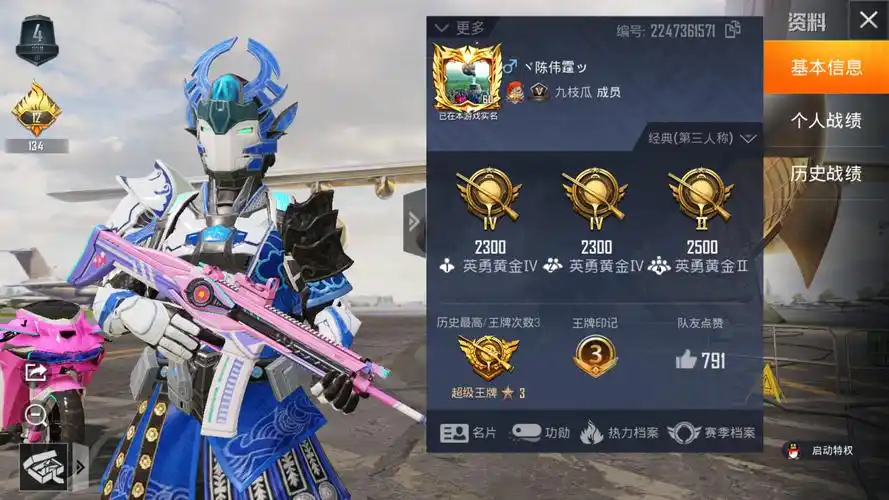
Task: Give a thumbs-up in 队友点赞
Action: tap(686, 360)
